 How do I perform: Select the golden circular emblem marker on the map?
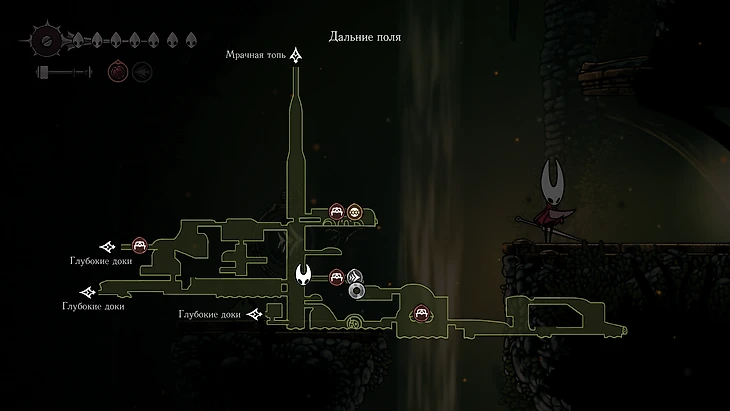click(352, 322)
